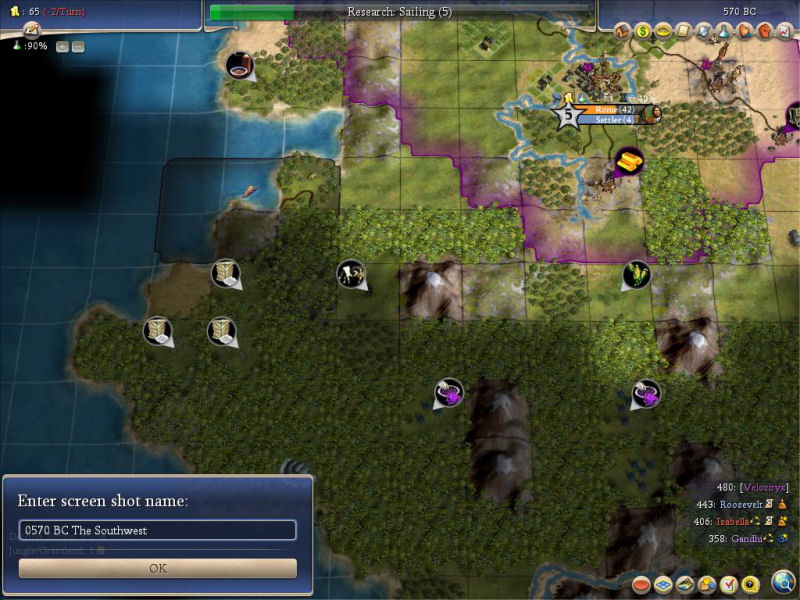The height and width of the screenshot is (600, 800).
Task: Select the Rome city bar
Action: coord(610,109)
